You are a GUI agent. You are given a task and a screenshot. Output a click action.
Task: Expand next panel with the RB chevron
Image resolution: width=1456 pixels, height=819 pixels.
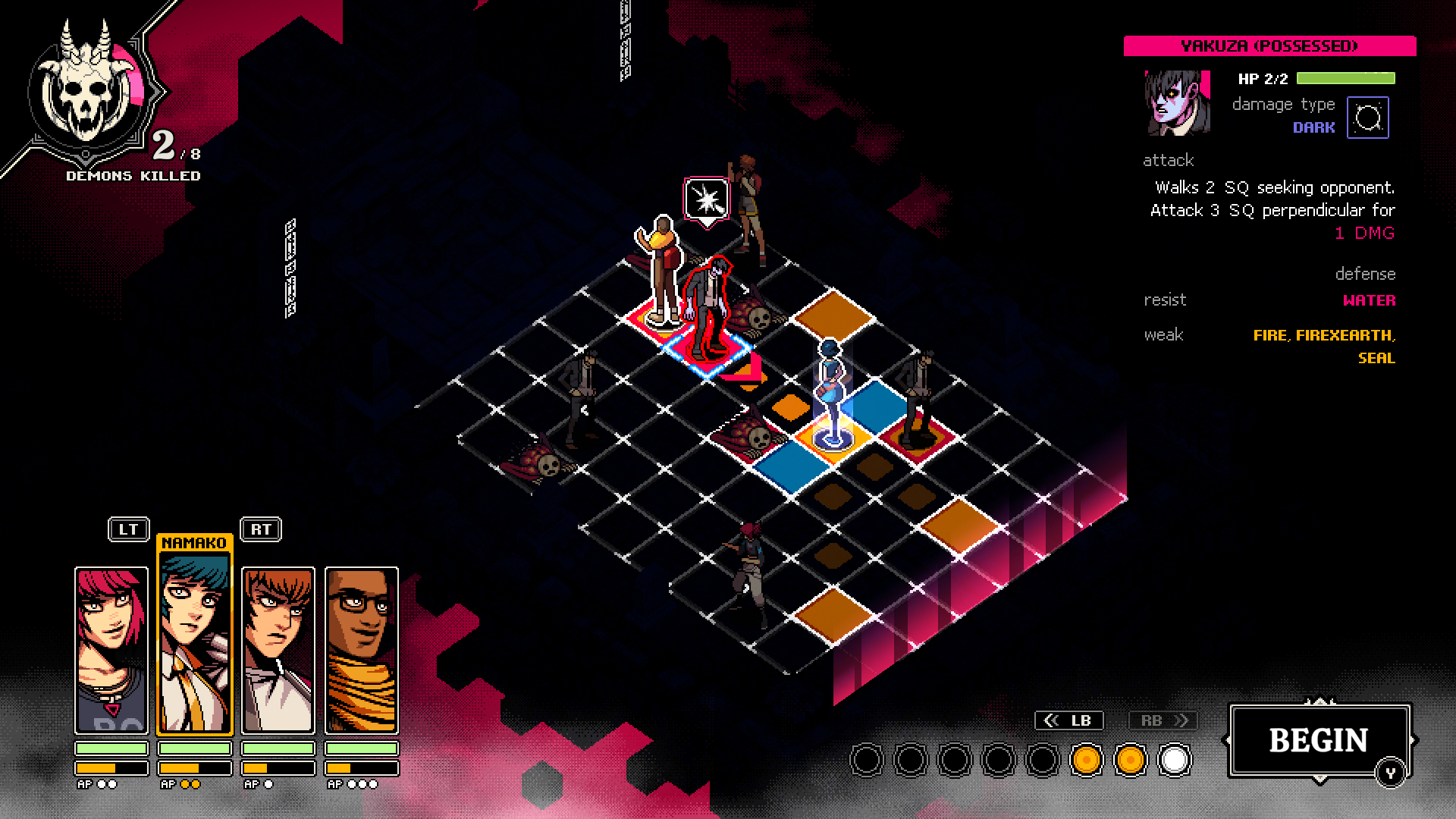coord(1163,720)
